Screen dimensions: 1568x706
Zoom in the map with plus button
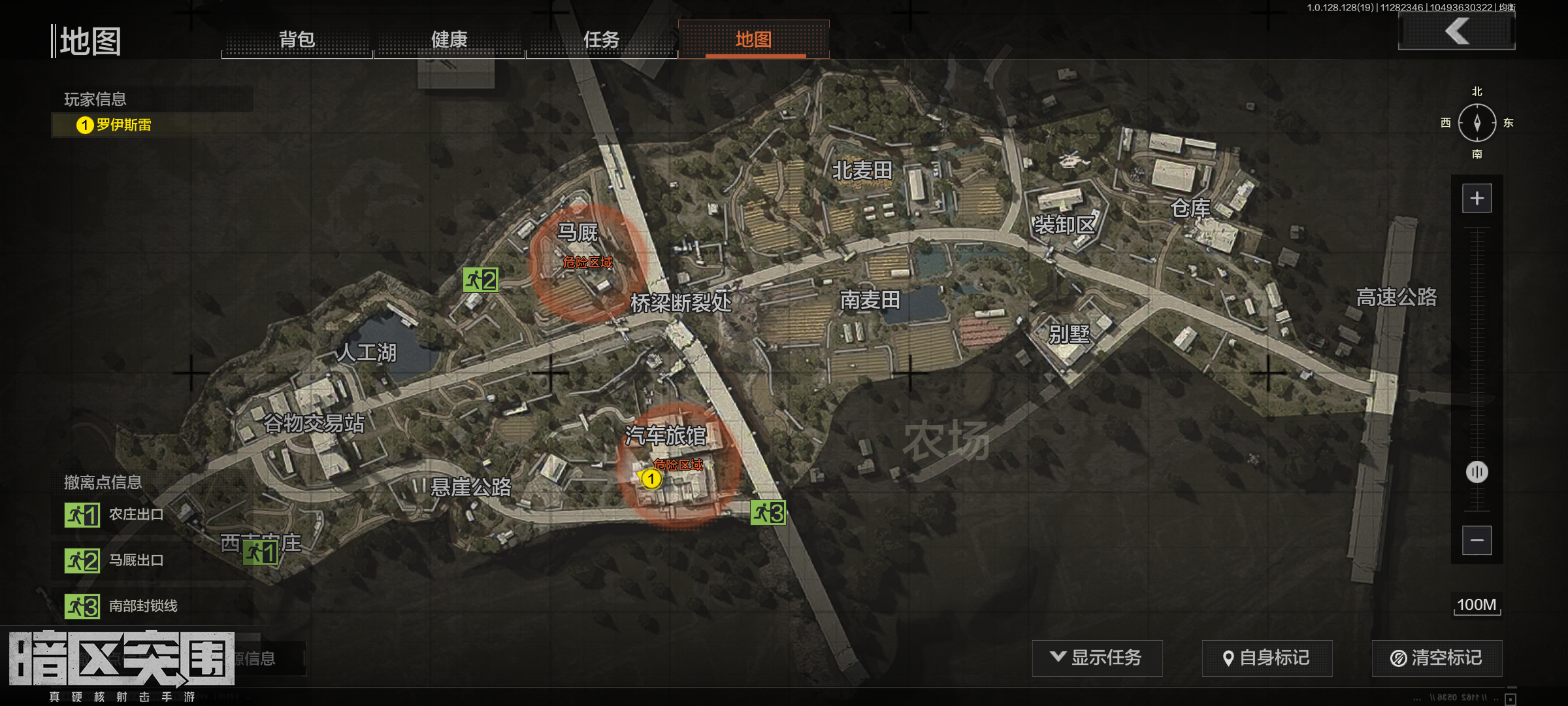(x=1477, y=199)
